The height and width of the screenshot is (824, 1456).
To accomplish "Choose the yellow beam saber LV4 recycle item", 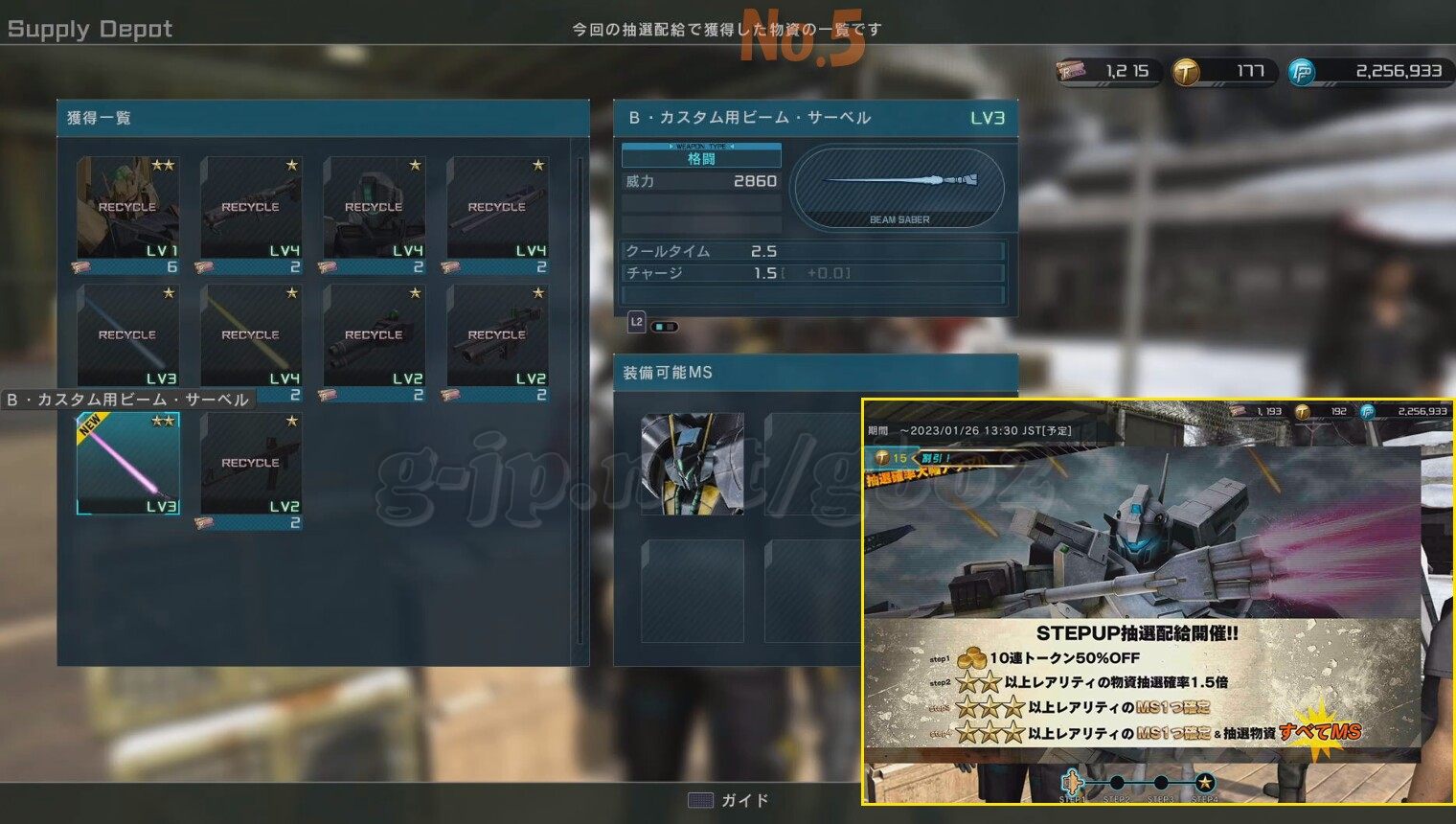I will tap(251, 335).
